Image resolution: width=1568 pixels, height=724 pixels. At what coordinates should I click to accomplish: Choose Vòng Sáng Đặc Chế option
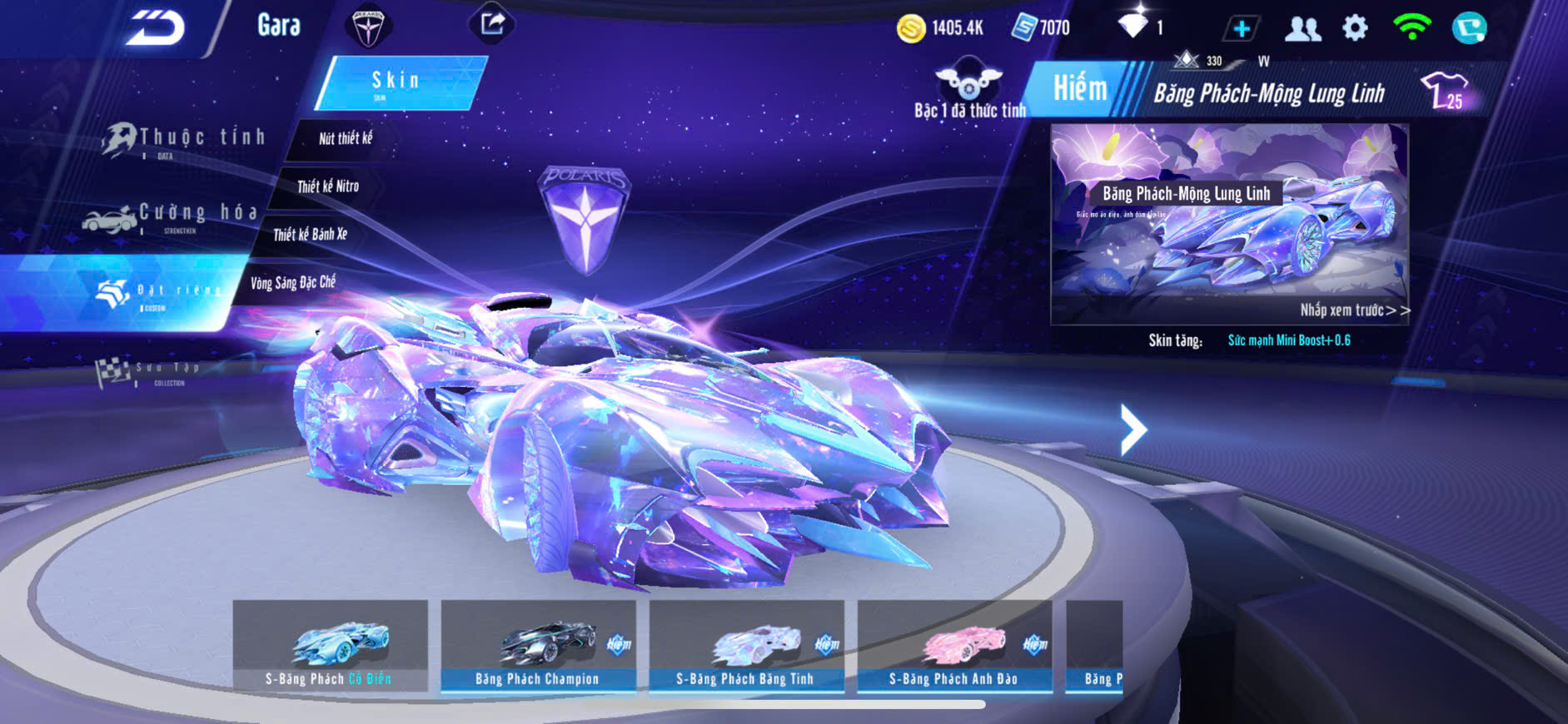293,283
